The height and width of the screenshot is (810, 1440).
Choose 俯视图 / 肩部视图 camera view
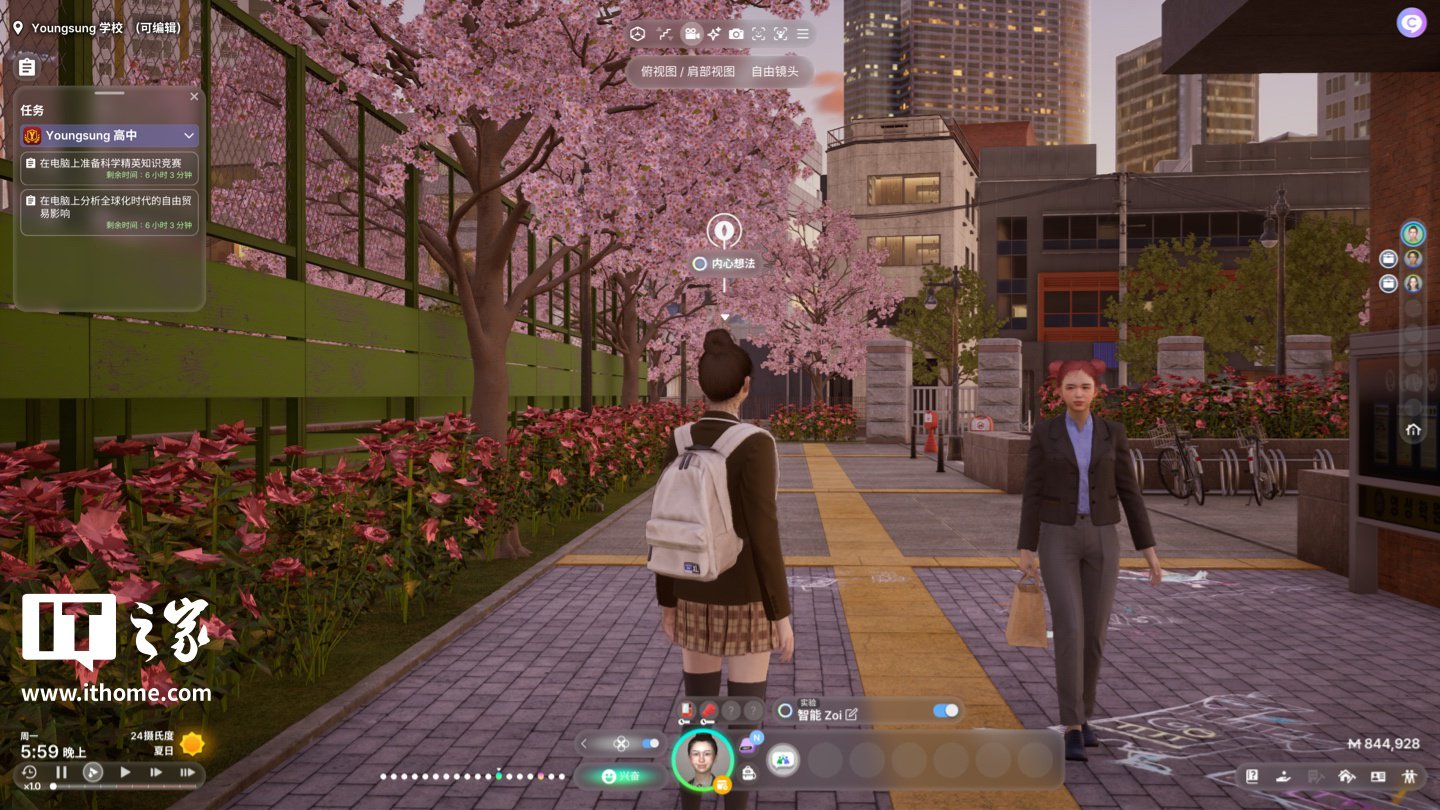(687, 72)
